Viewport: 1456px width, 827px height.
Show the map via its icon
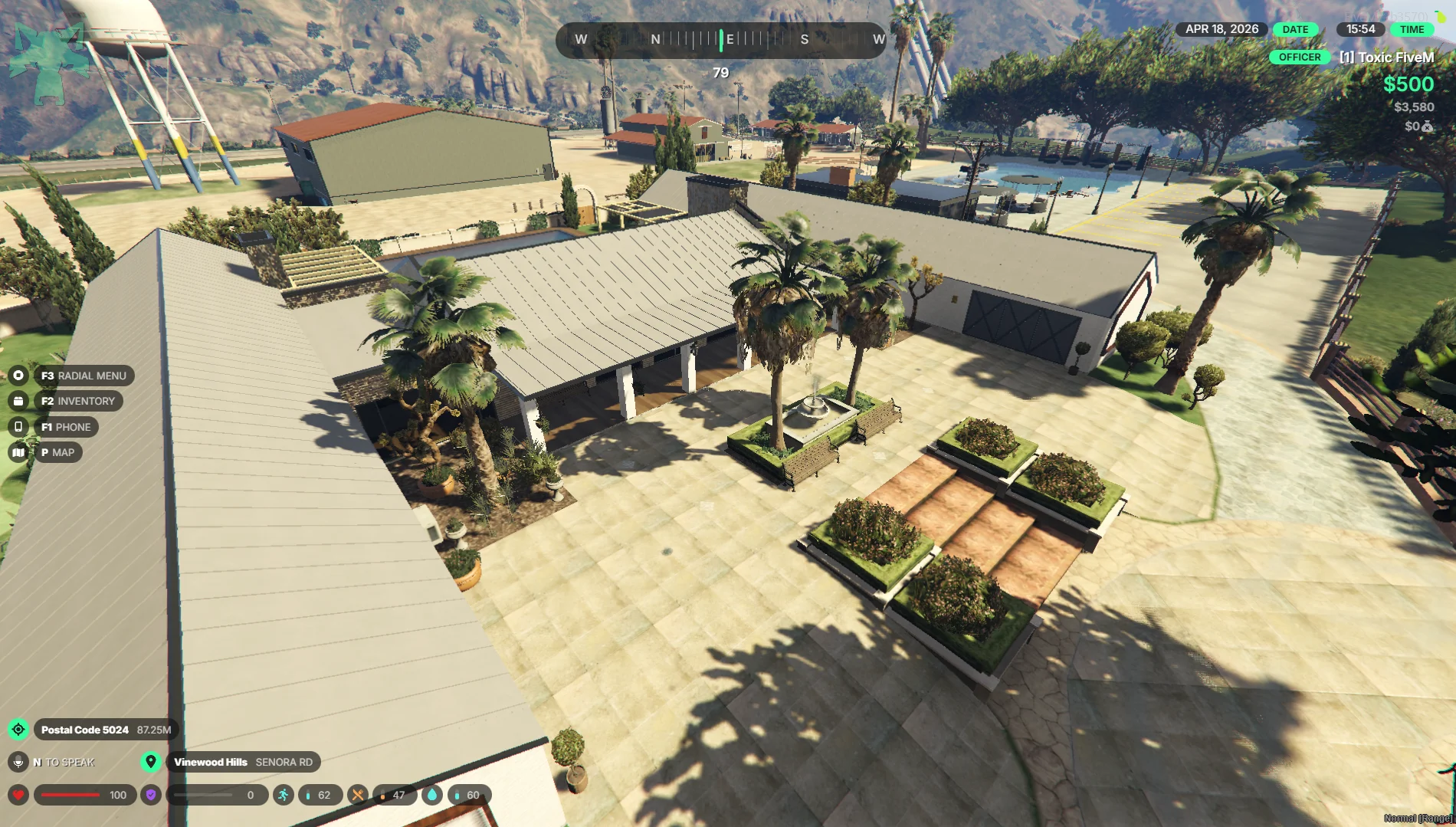pyautogui.click(x=18, y=452)
